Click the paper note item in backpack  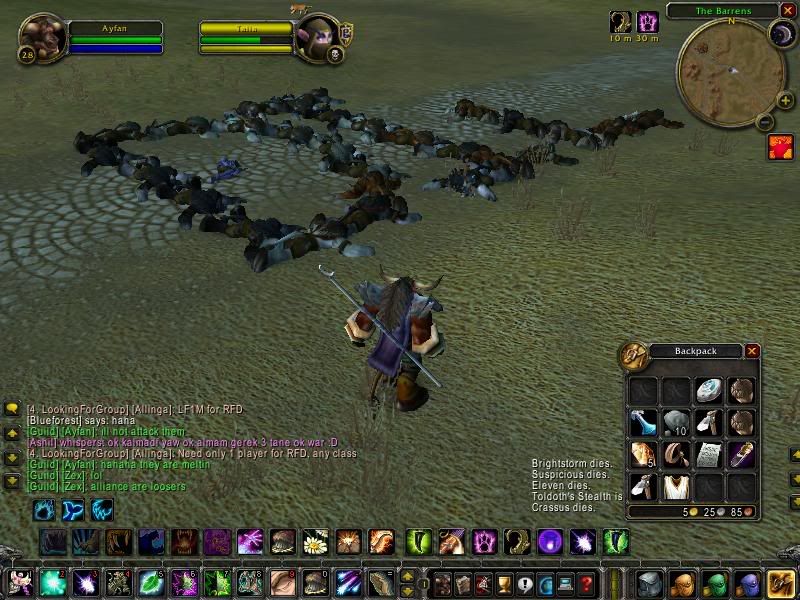(708, 454)
